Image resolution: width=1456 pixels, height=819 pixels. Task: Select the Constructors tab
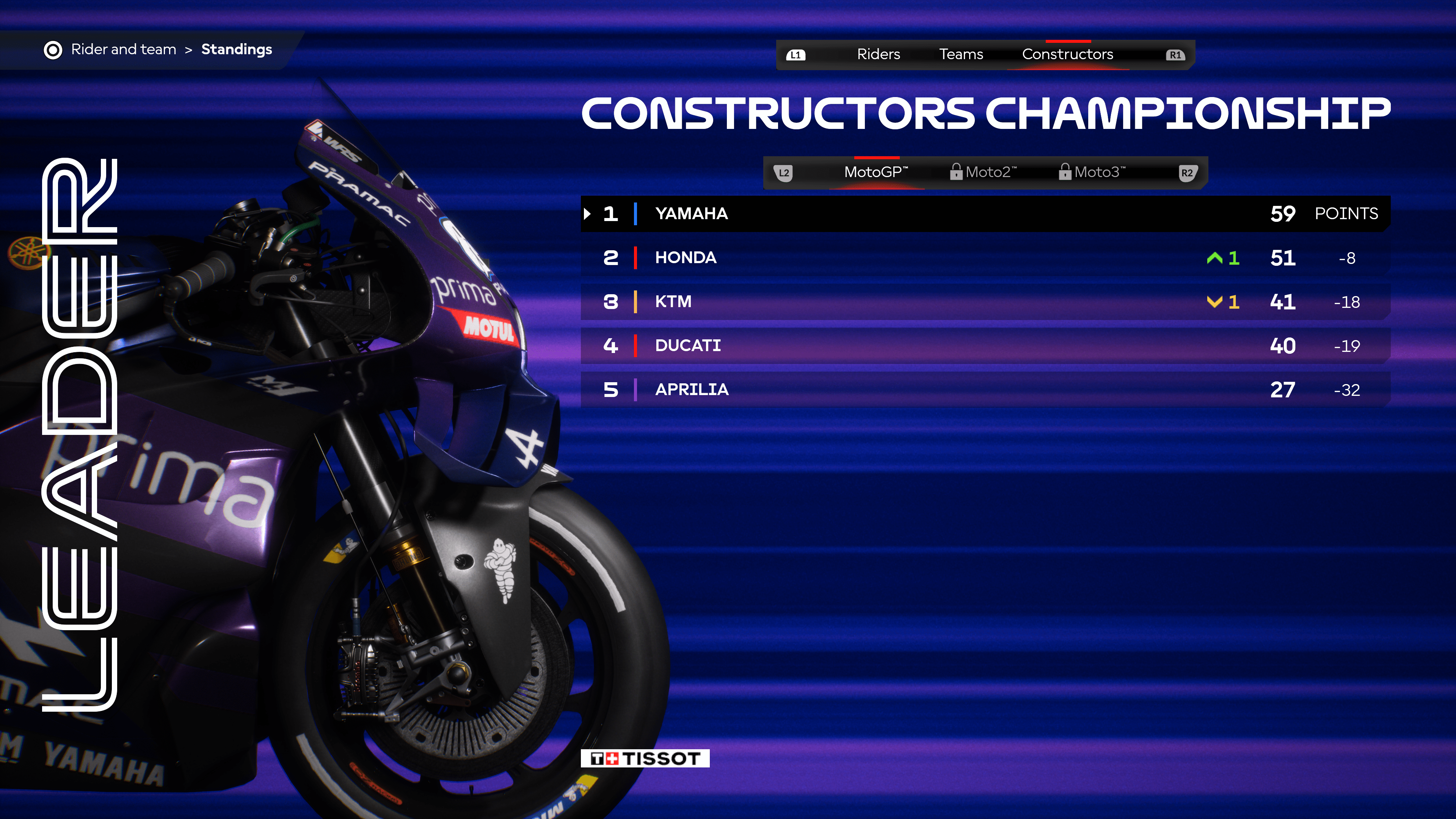[x=1067, y=54]
